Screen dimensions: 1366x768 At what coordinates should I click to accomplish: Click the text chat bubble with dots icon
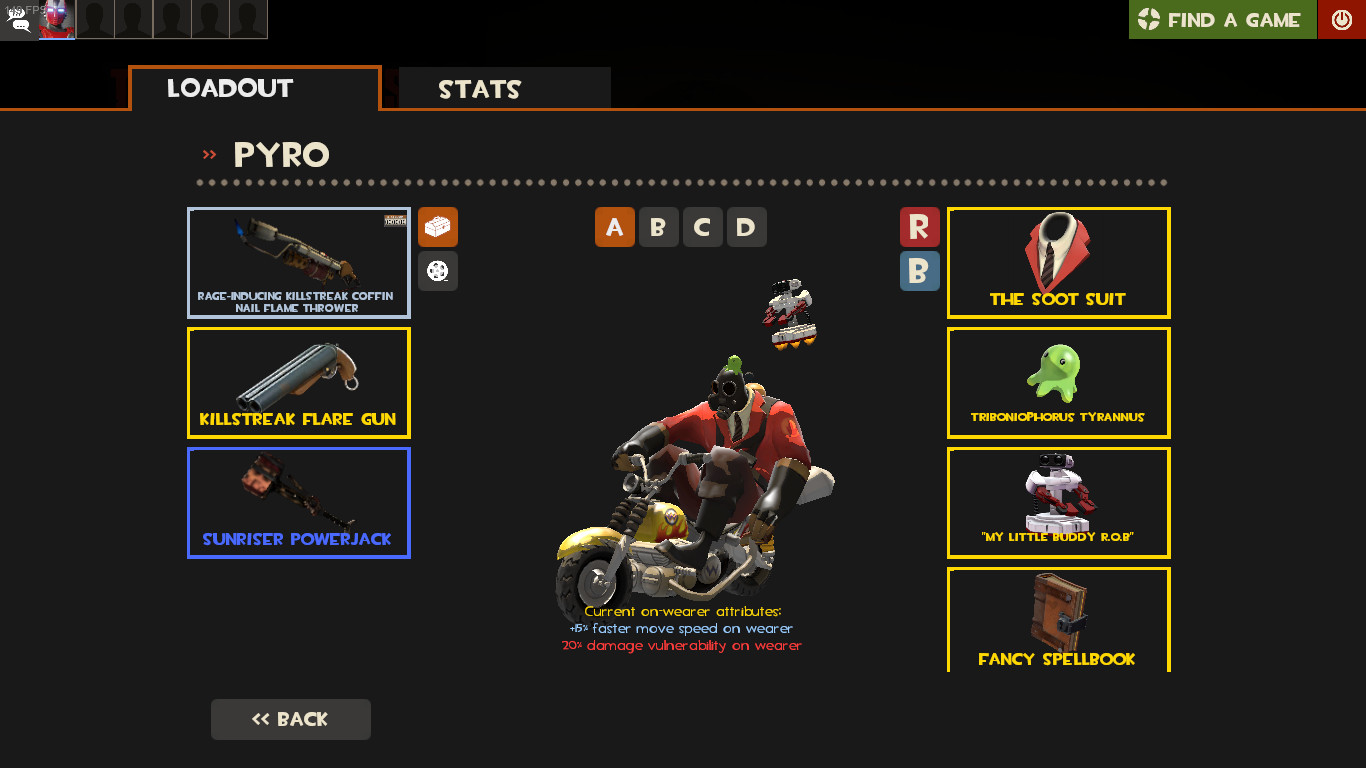click(22, 28)
